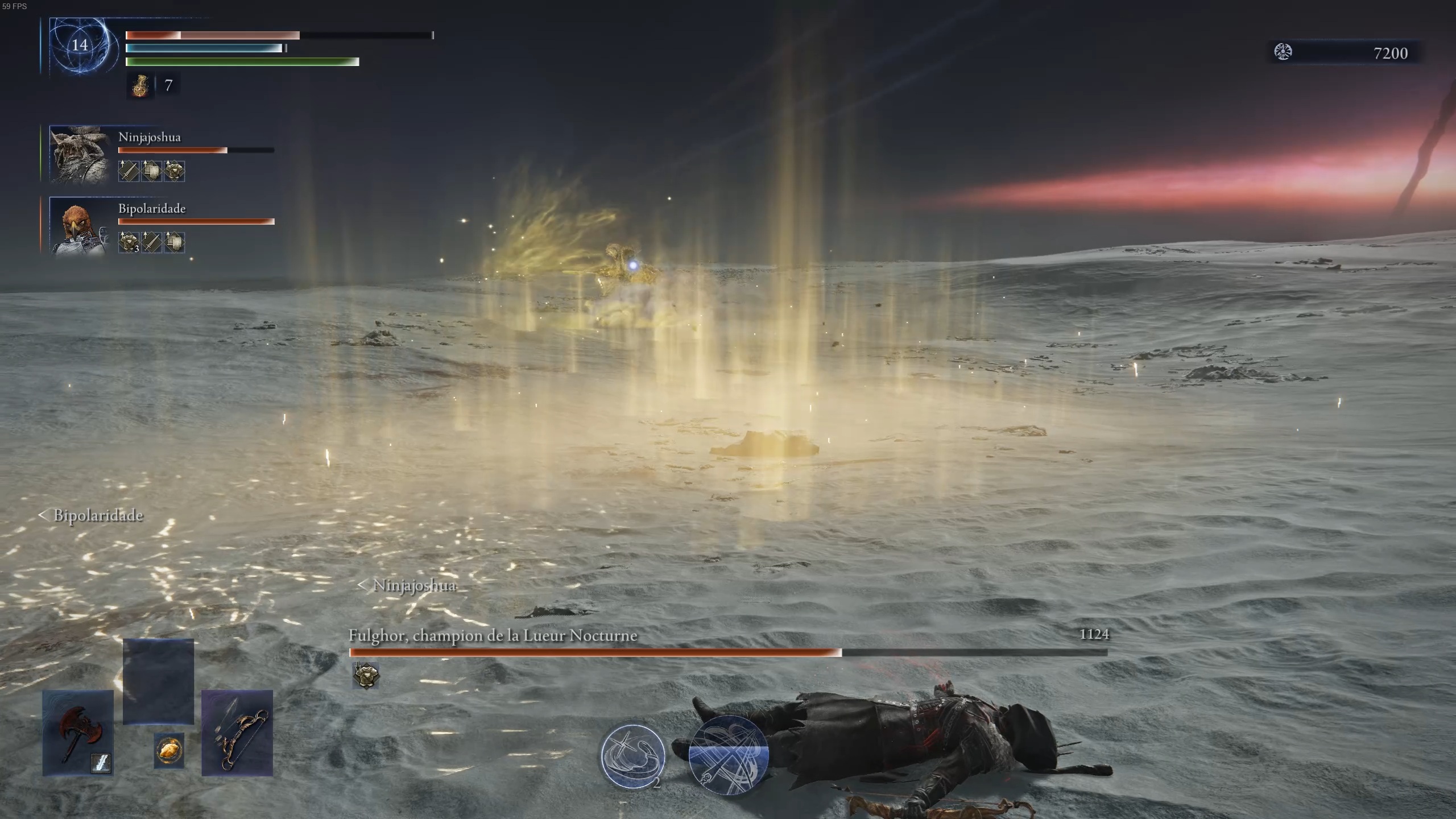Click the level 14 character emblem
The image size is (1456, 819).
pos(80,45)
